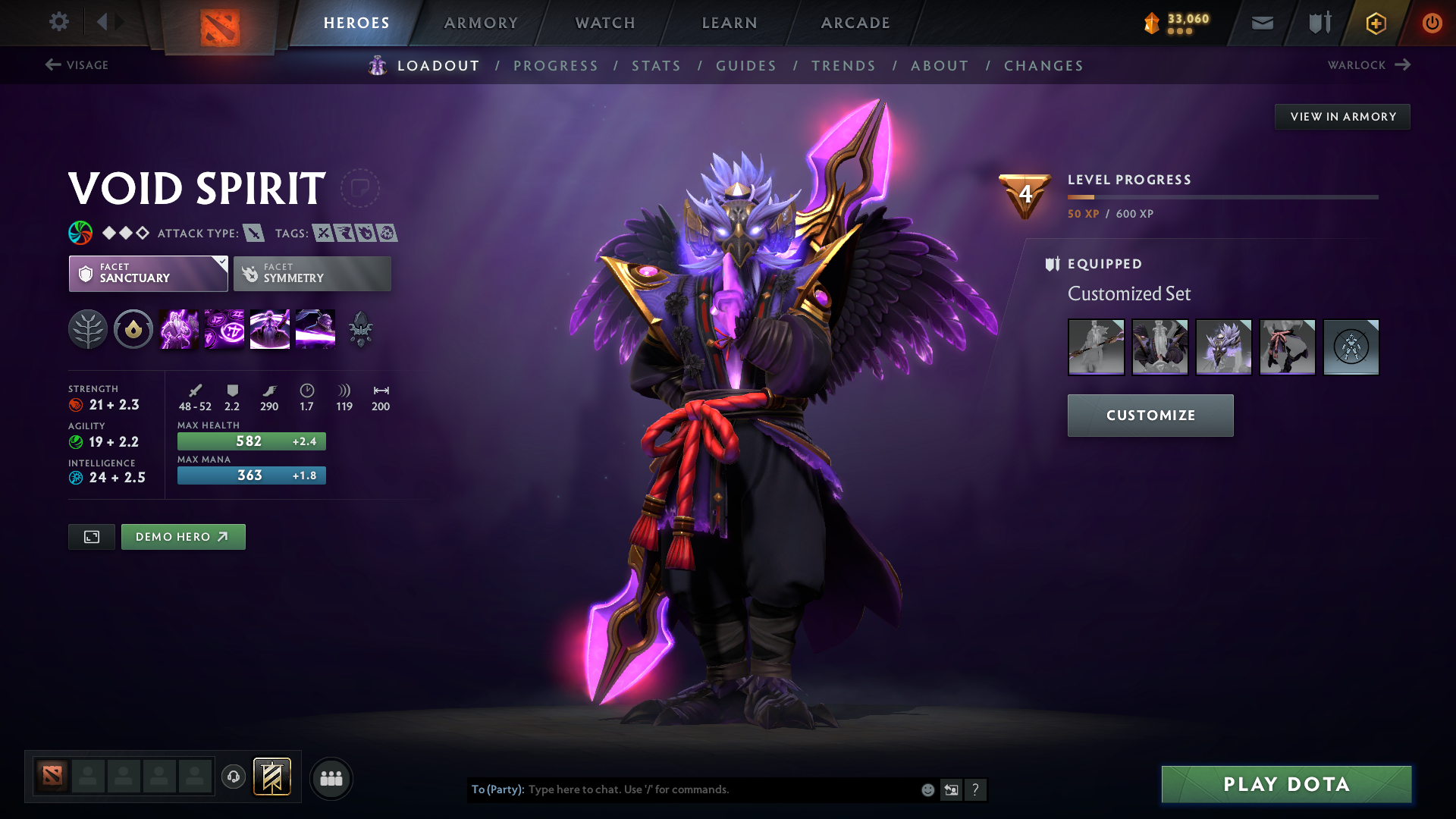Open the voice chat headset icon
The height and width of the screenshot is (819, 1456).
pyautogui.click(x=234, y=777)
